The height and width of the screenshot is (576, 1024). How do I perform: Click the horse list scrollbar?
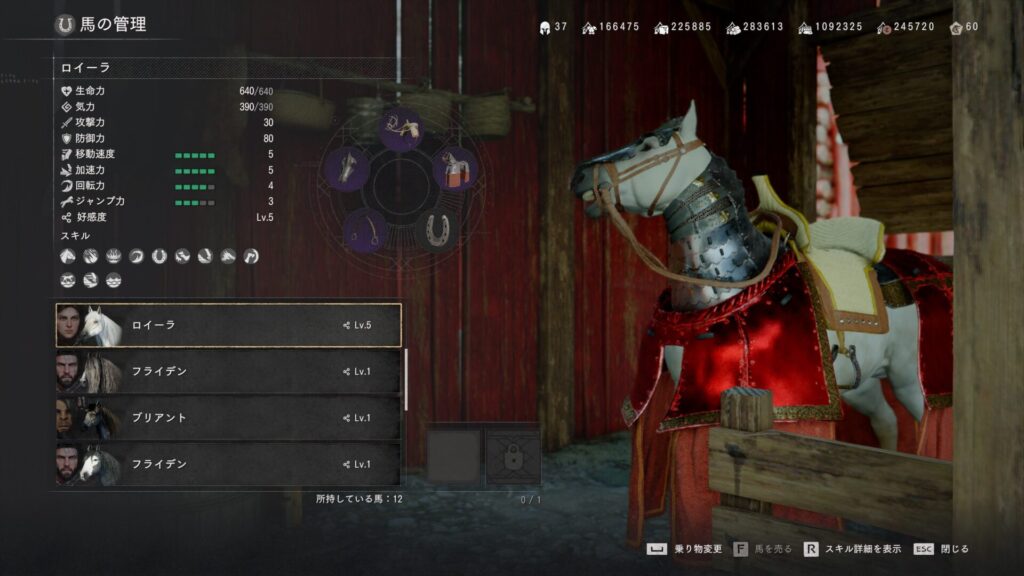[x=405, y=380]
